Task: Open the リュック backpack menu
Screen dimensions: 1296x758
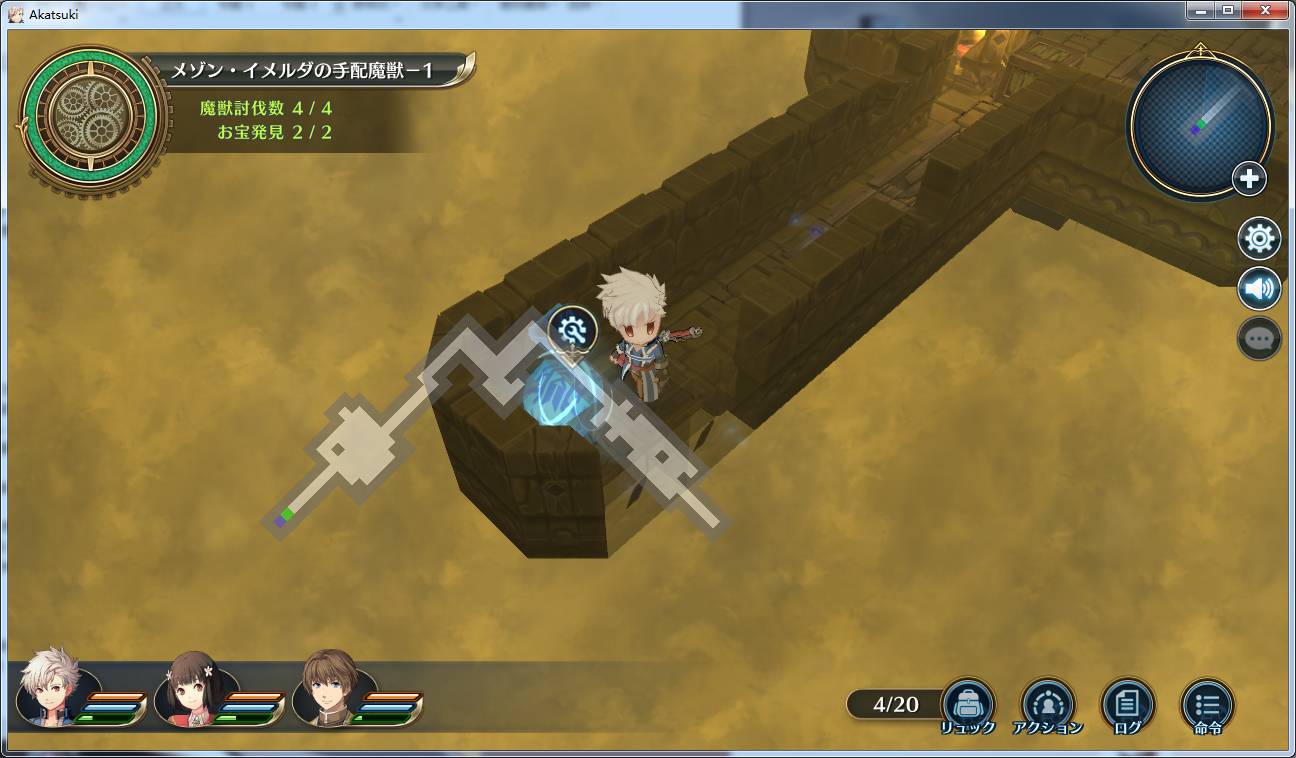Action: pyautogui.click(x=967, y=703)
